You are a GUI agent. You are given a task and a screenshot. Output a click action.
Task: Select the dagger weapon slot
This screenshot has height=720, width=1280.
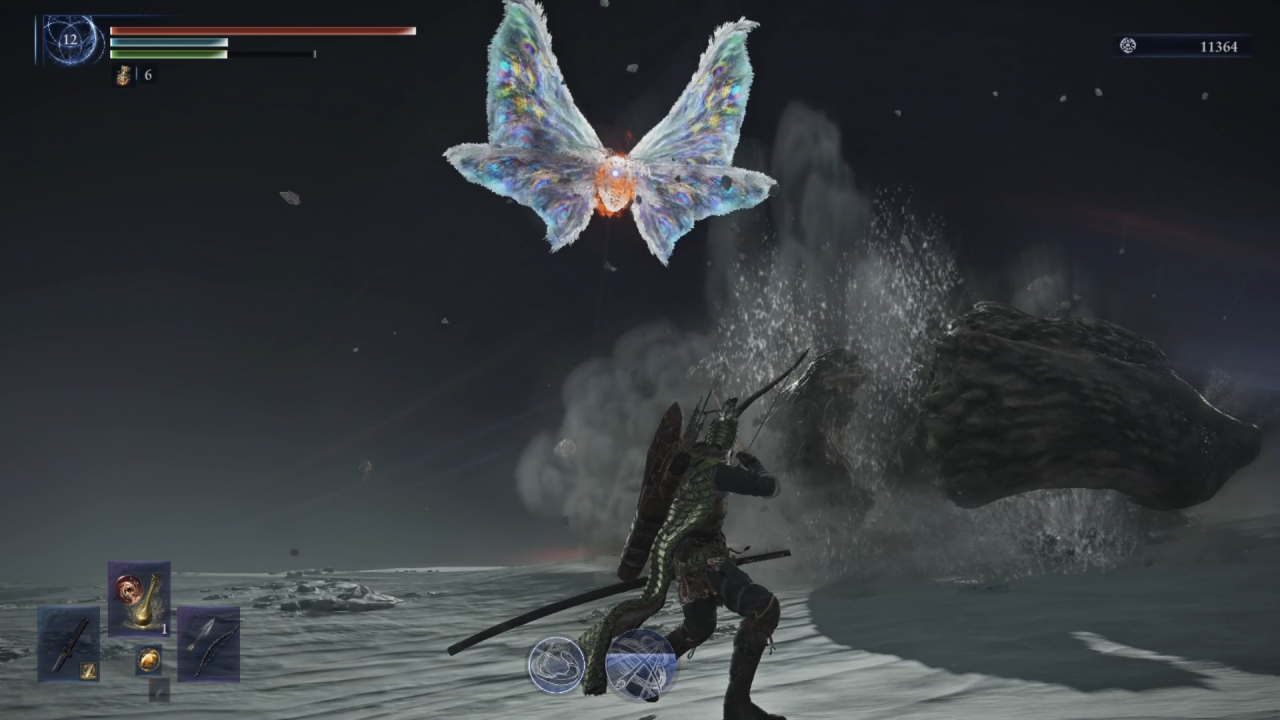(x=69, y=643)
